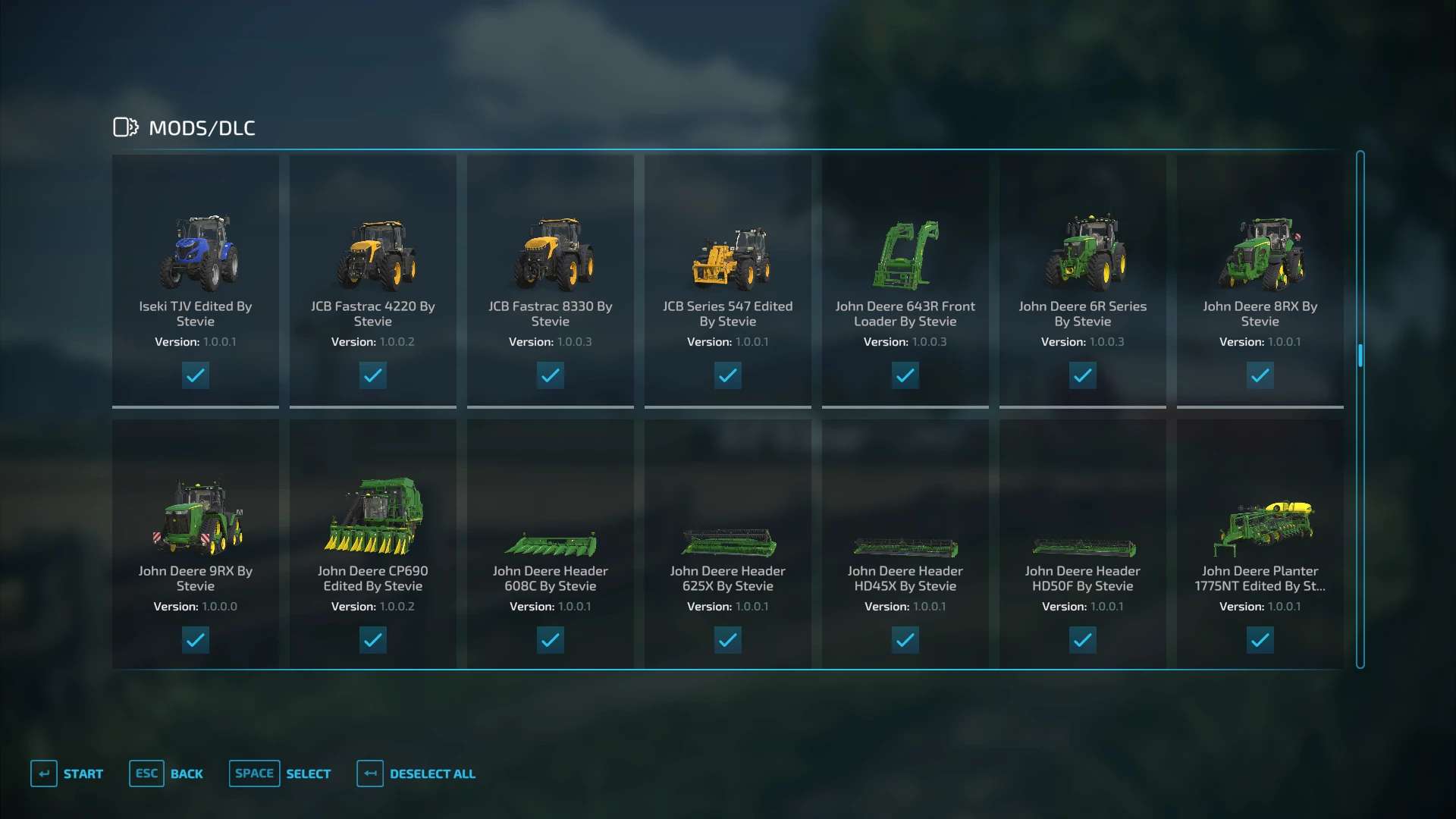Uncheck the John Deere Header 625X mod
The width and height of the screenshot is (1456, 819).
click(728, 640)
